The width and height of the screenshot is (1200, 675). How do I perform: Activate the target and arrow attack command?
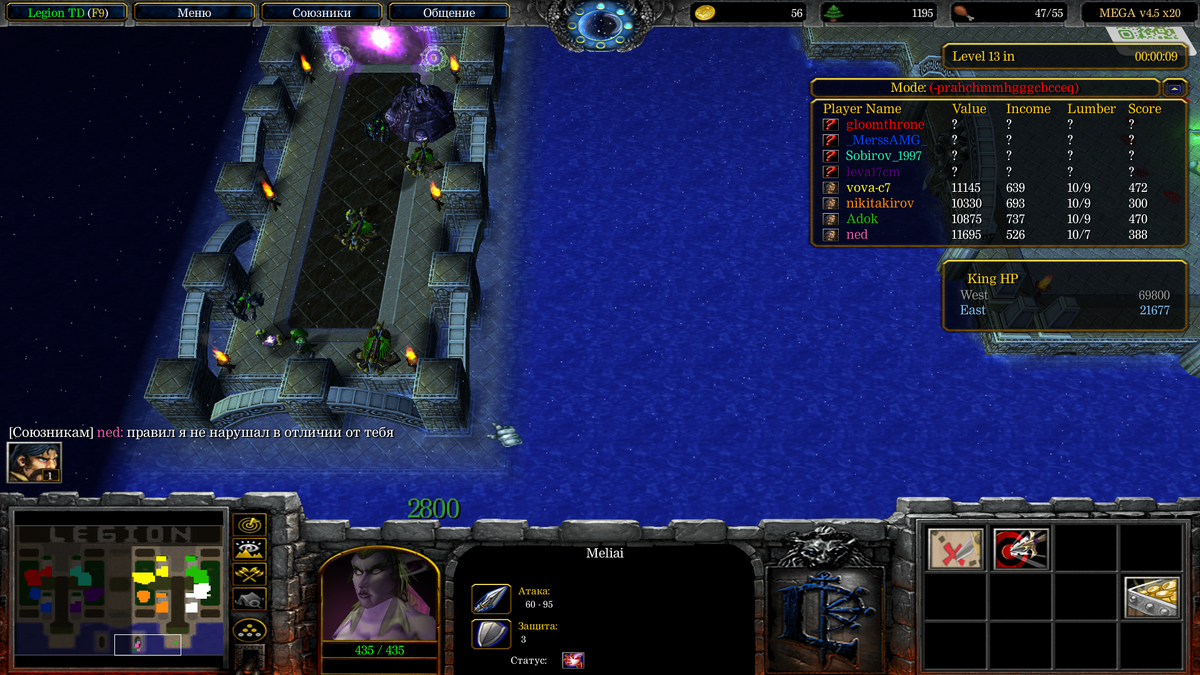point(1021,549)
